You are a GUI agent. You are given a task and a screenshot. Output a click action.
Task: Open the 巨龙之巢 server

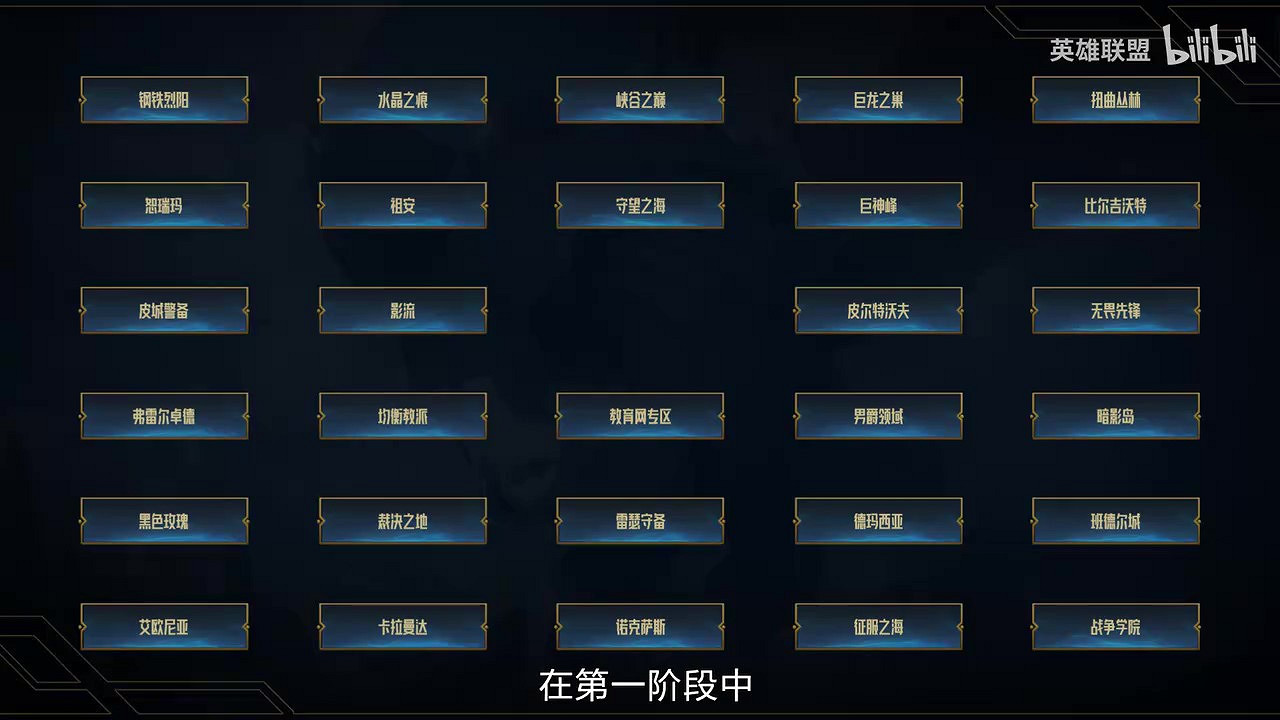878,100
